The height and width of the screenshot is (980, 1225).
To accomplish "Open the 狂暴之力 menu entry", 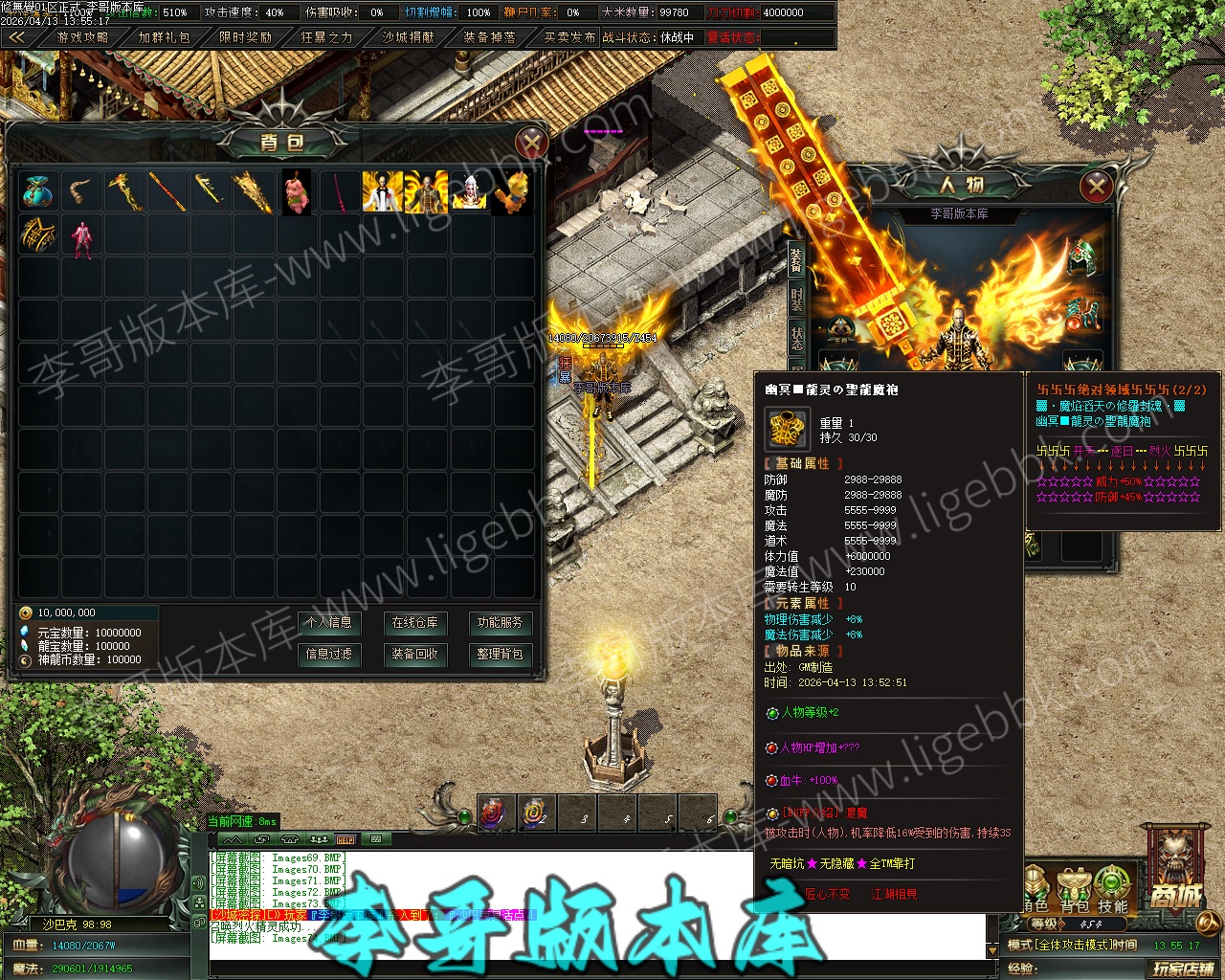I will (x=326, y=37).
